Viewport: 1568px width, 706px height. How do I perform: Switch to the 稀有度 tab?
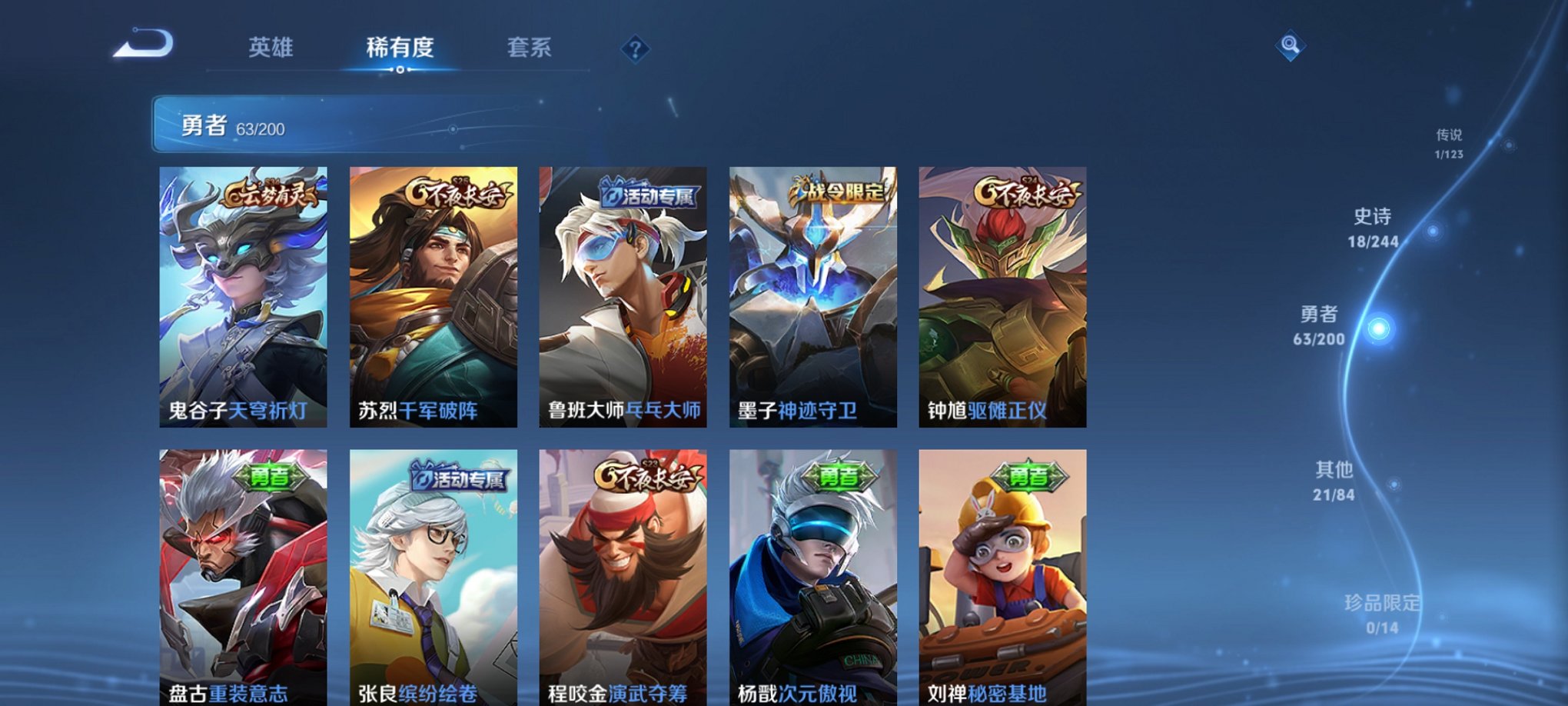pos(397,46)
